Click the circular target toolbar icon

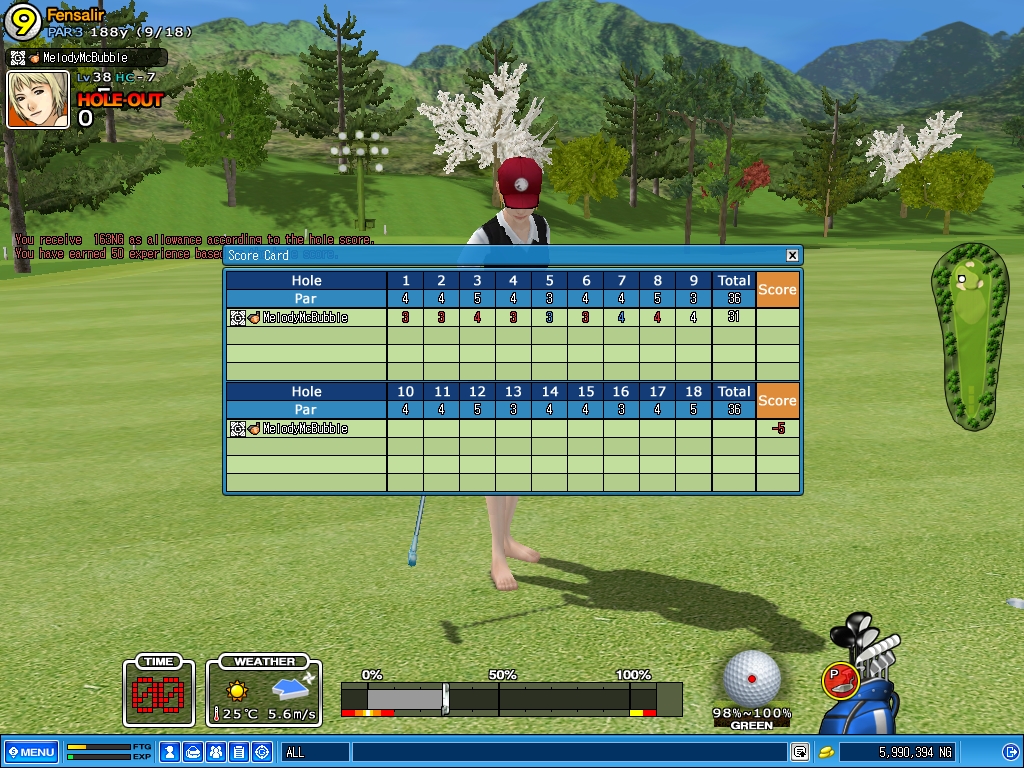262,752
